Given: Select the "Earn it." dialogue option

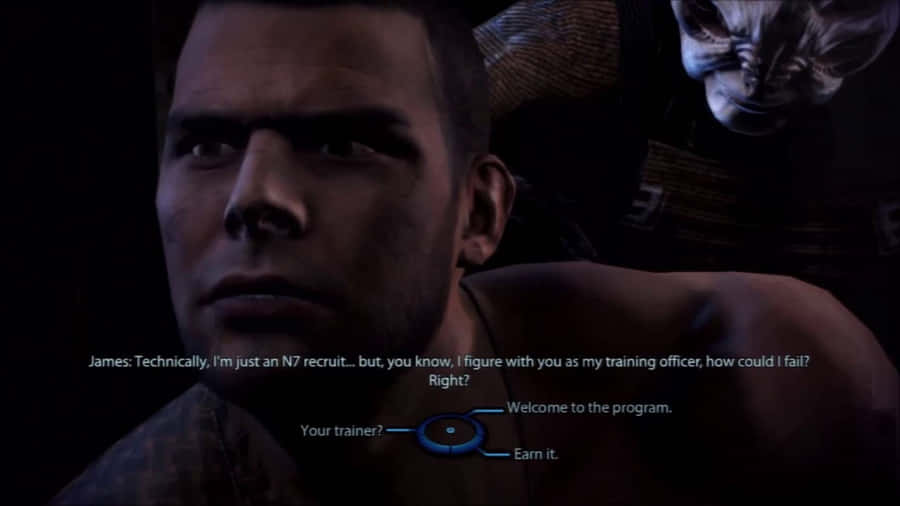Looking at the screenshot, I should 535,454.
